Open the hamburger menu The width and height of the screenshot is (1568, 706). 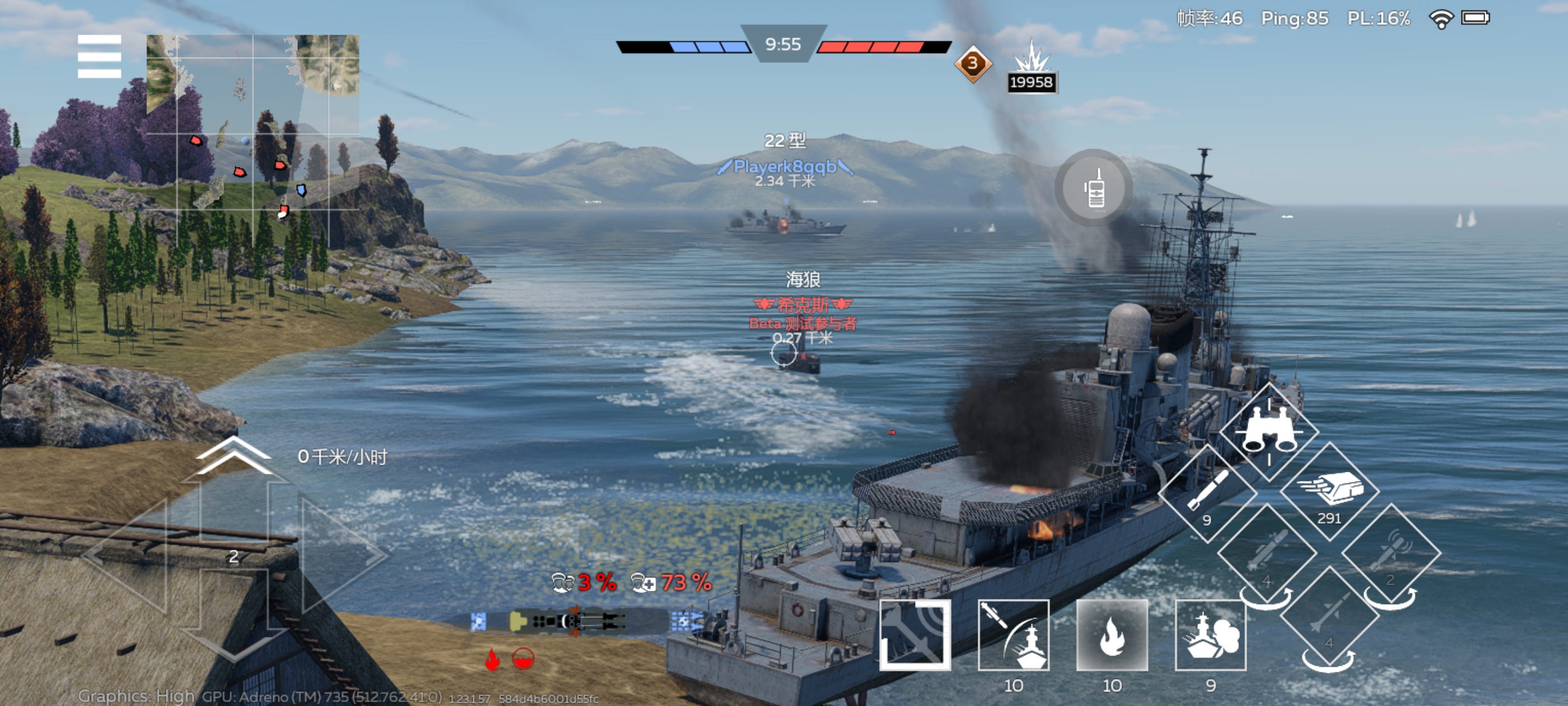99,57
